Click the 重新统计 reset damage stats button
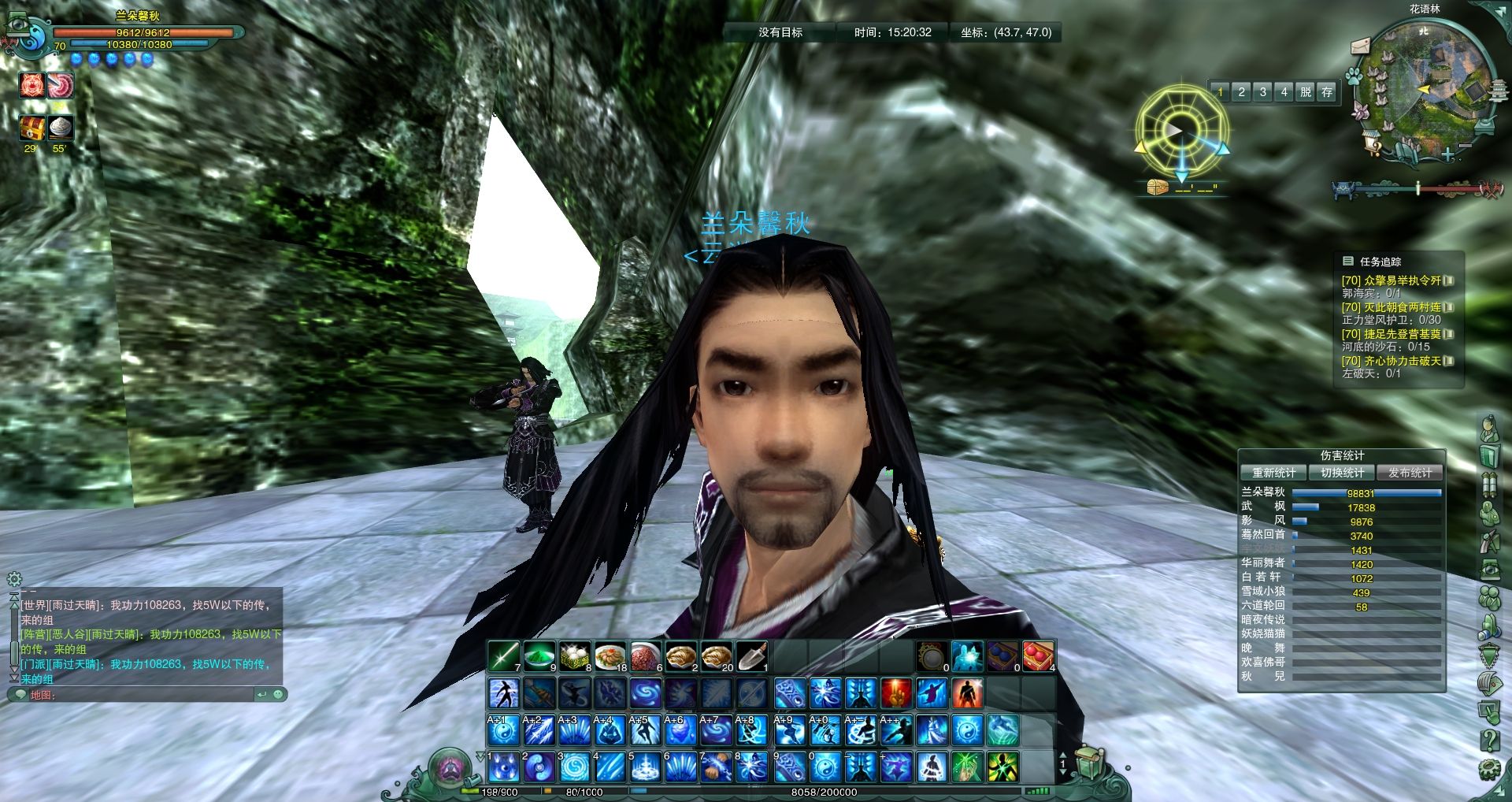The width and height of the screenshot is (1512, 802). click(x=1273, y=473)
